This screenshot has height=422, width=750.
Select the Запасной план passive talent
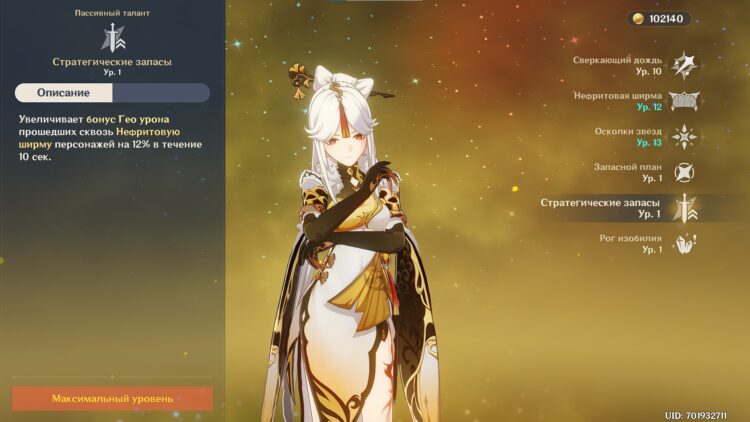click(684, 172)
